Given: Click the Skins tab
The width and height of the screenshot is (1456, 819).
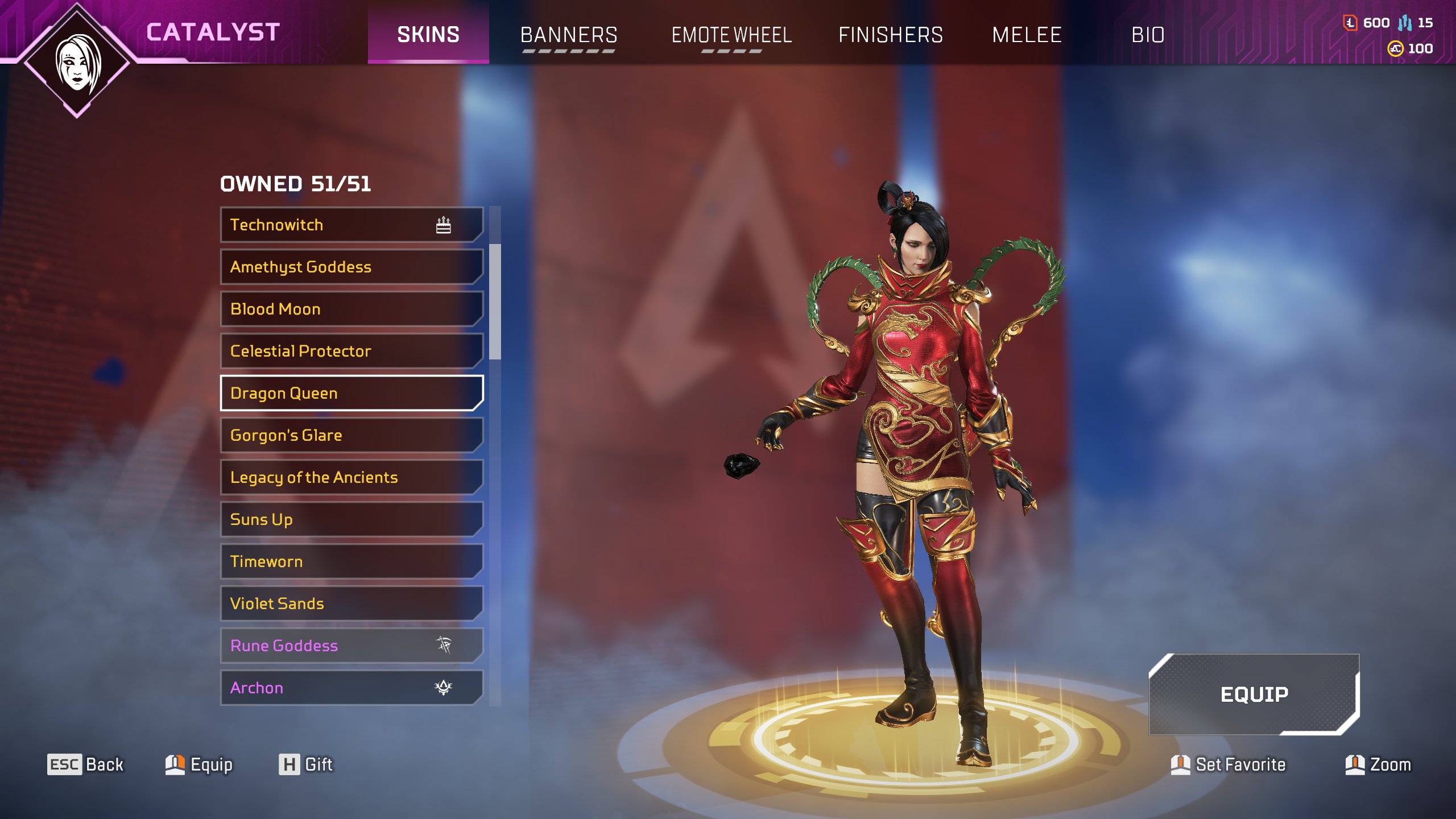Looking at the screenshot, I should click(x=428, y=34).
